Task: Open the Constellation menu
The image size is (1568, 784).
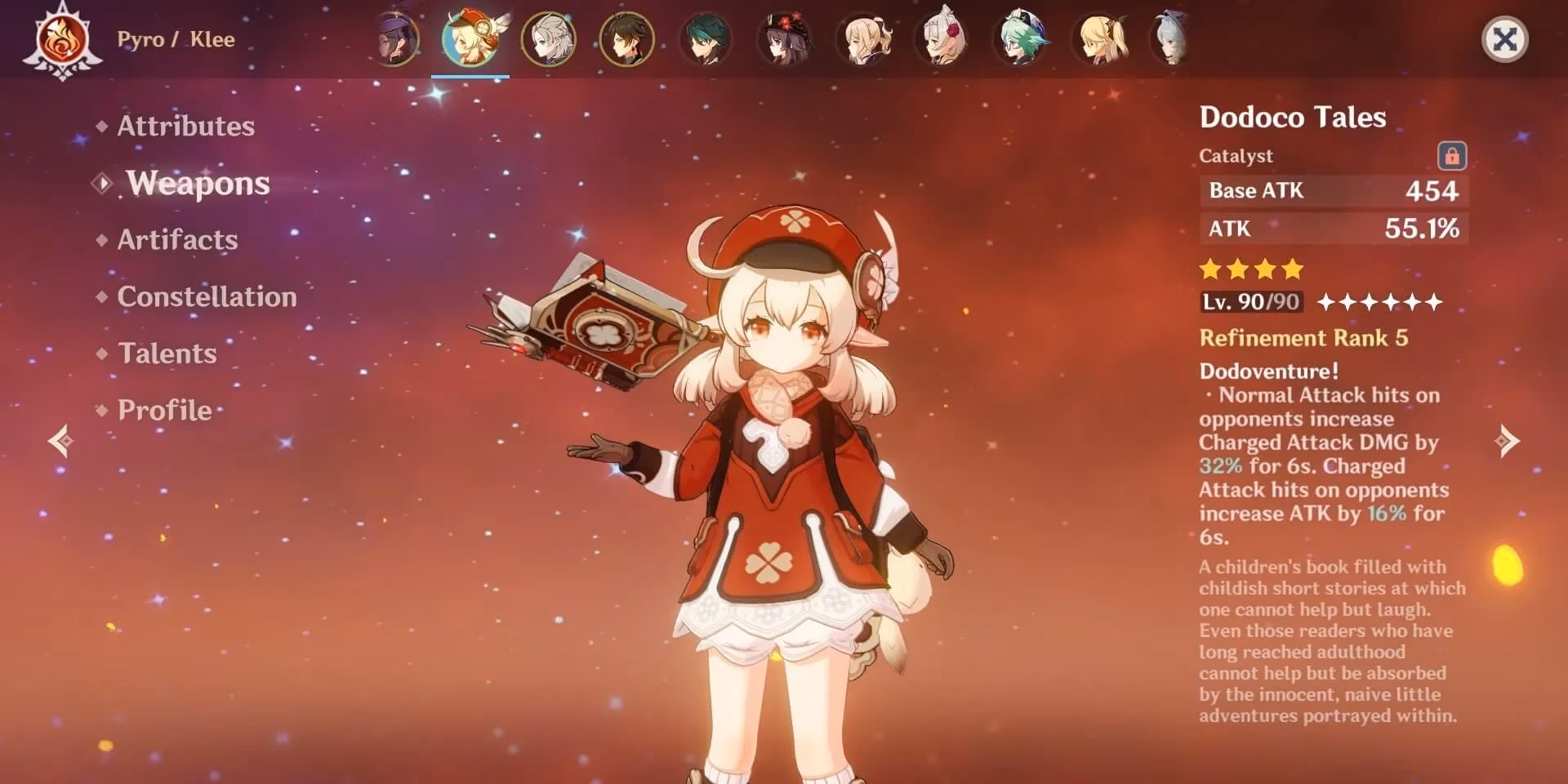Action: [207, 296]
